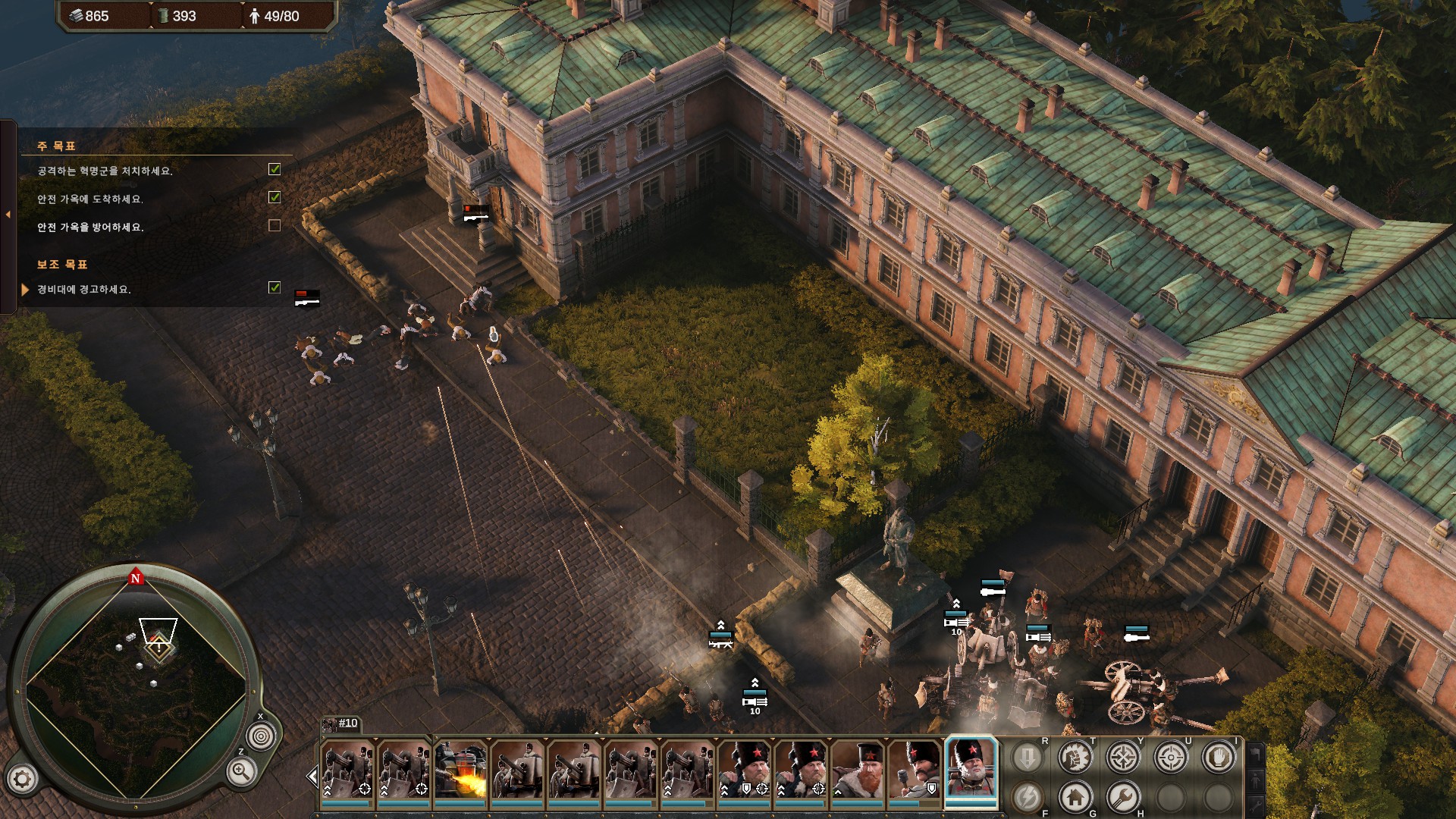
Task: Select the guard warning secondary objective
Action: (x=84, y=290)
